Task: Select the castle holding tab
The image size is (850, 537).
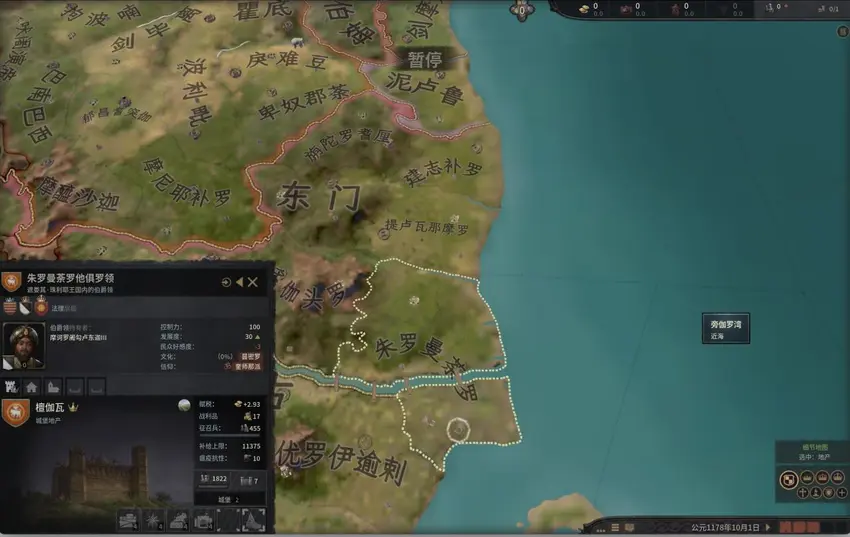Action: (12, 386)
